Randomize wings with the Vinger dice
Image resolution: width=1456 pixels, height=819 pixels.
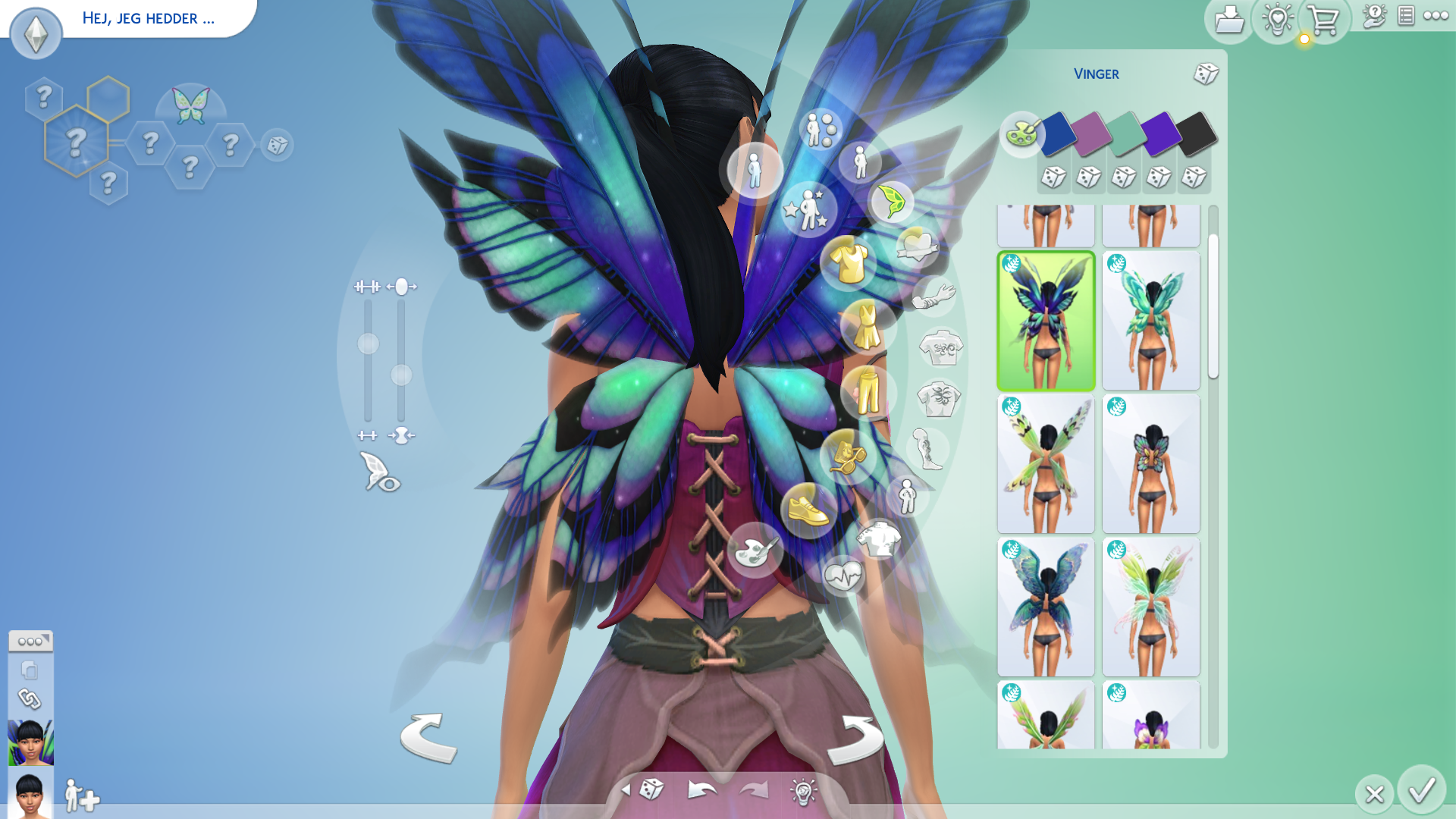click(1206, 74)
